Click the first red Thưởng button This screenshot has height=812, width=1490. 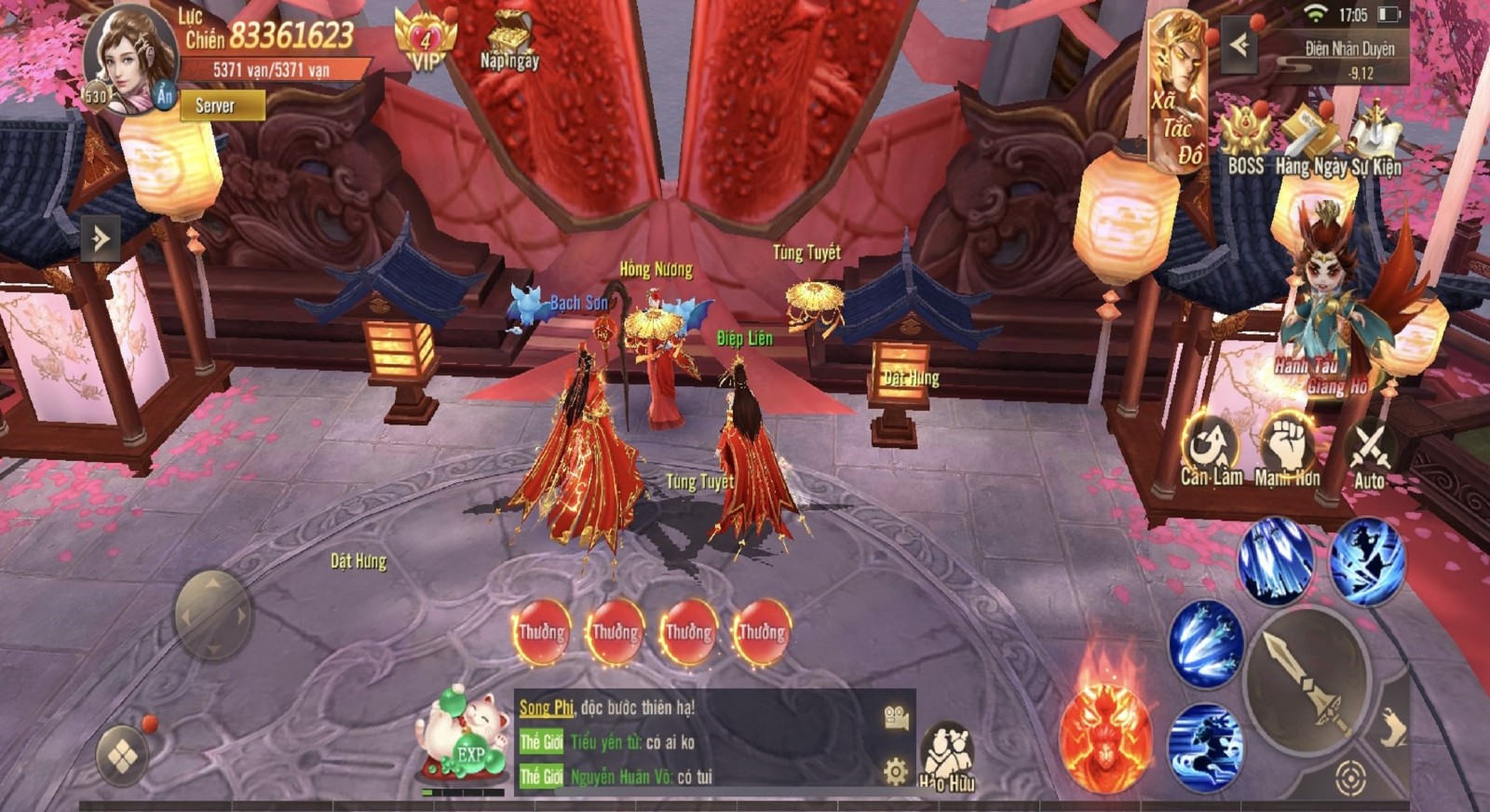(x=541, y=633)
